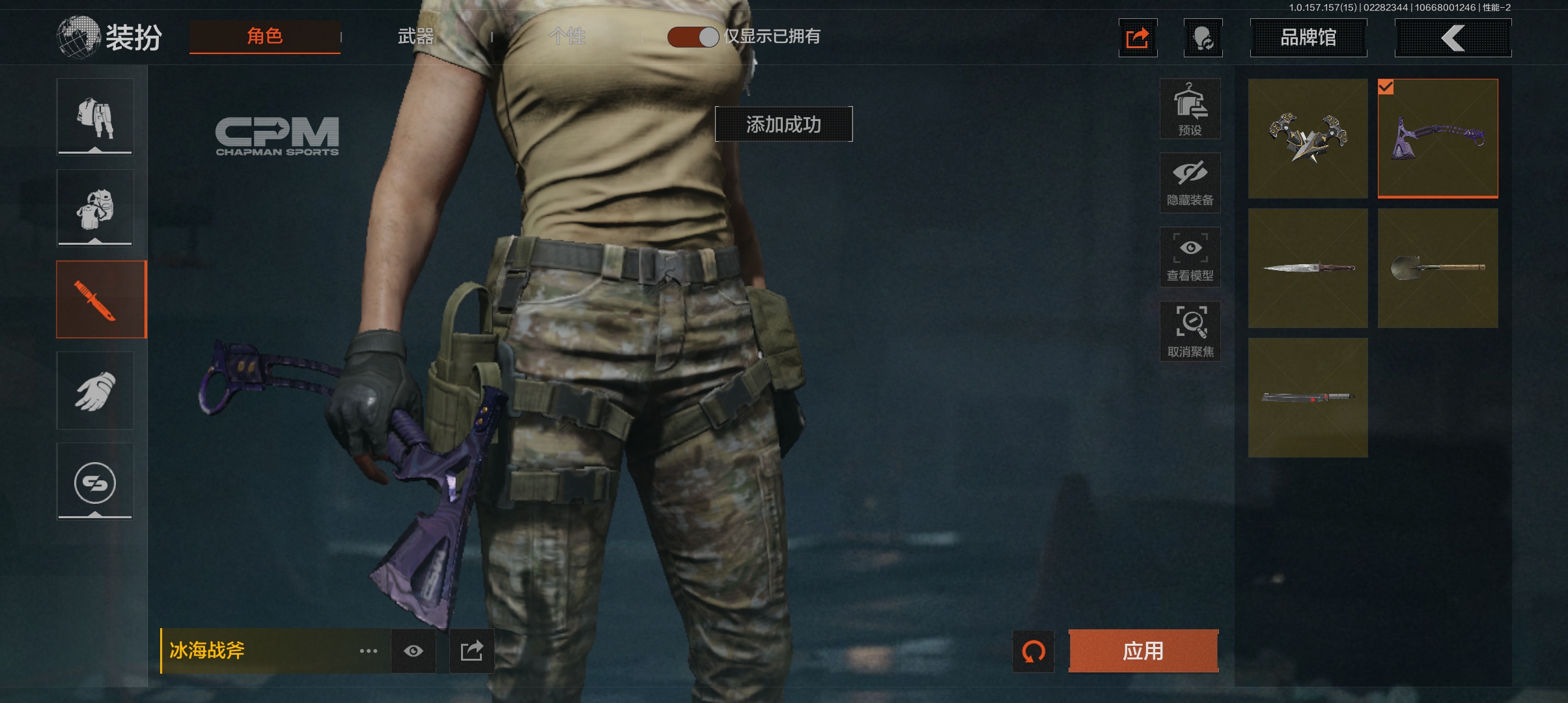Pick the dagger melee skin
This screenshot has width=1568, height=703.
coord(1308,268)
